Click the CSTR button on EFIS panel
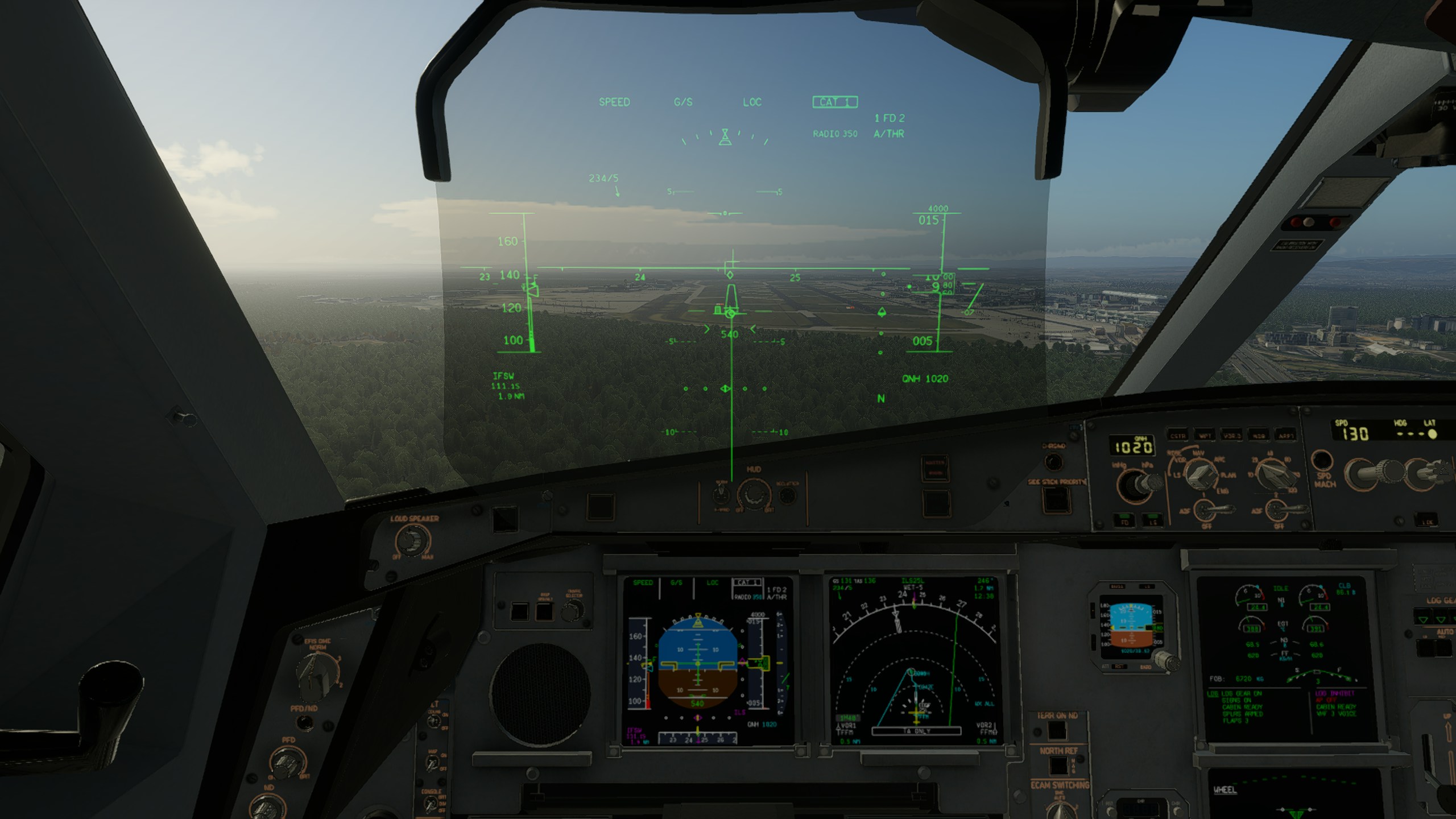This screenshot has width=1456, height=819. tap(1177, 436)
